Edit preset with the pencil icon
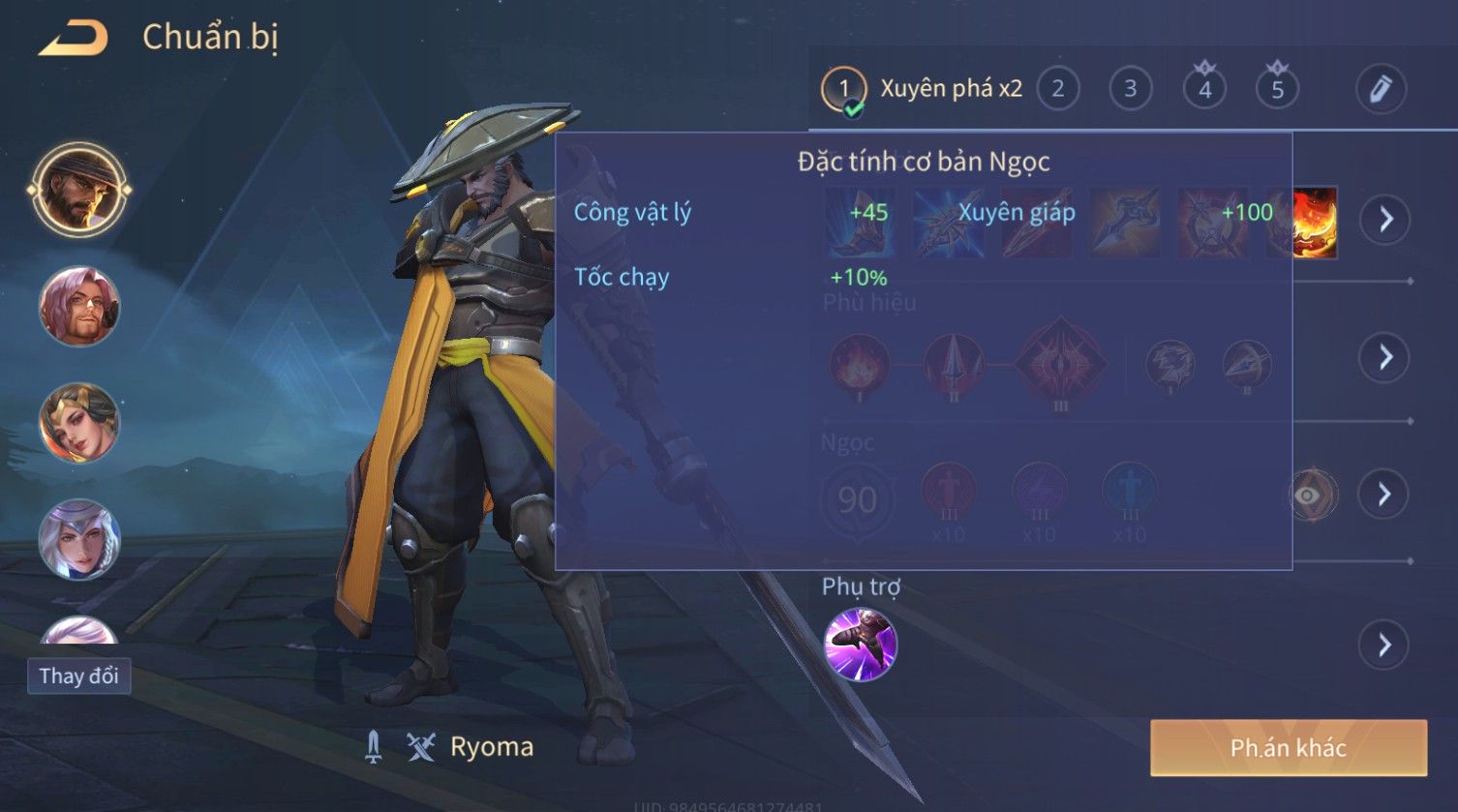 pyautogui.click(x=1380, y=89)
